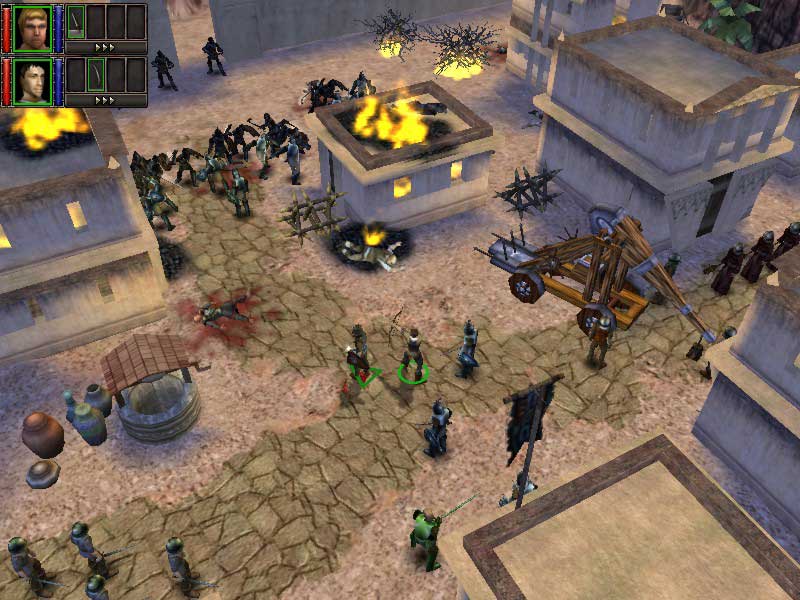Expand the dark-haired character's triple-arrow bar

pos(105,100)
